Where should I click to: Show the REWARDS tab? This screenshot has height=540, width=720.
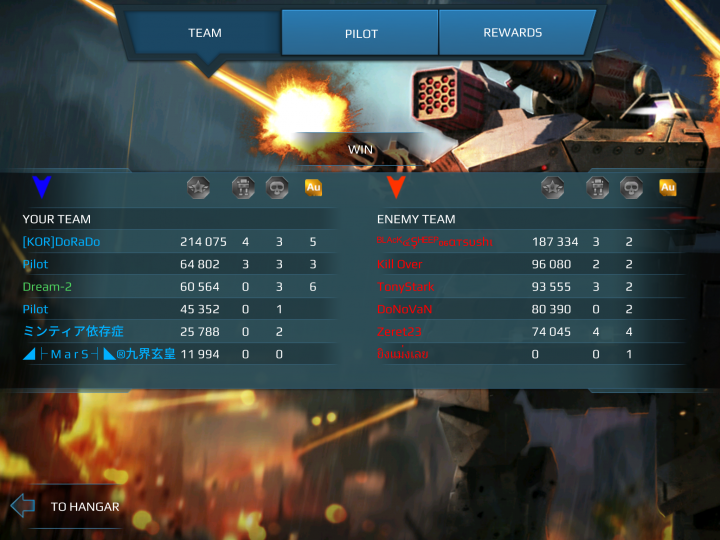point(512,33)
